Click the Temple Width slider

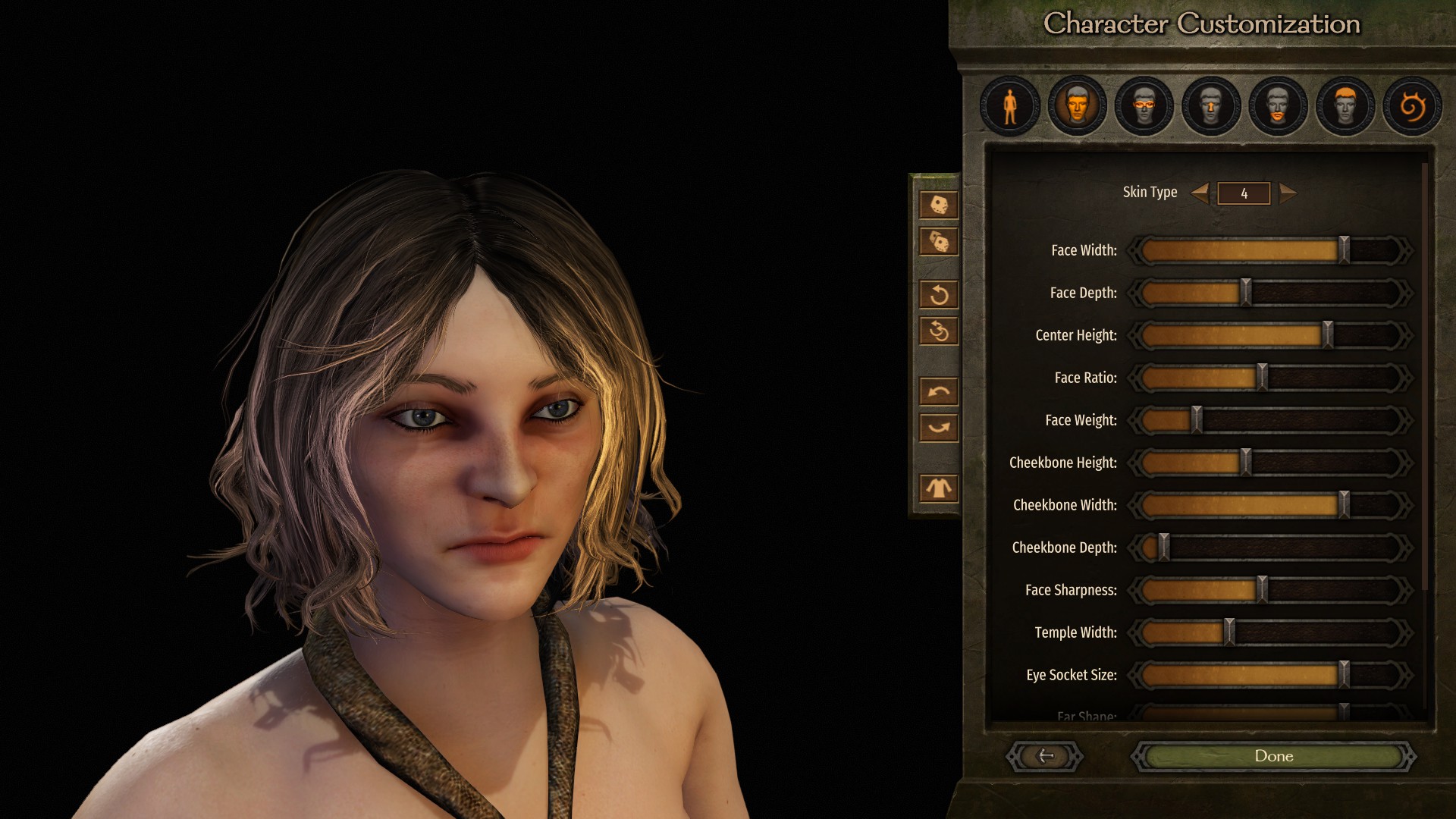[x=1229, y=632]
